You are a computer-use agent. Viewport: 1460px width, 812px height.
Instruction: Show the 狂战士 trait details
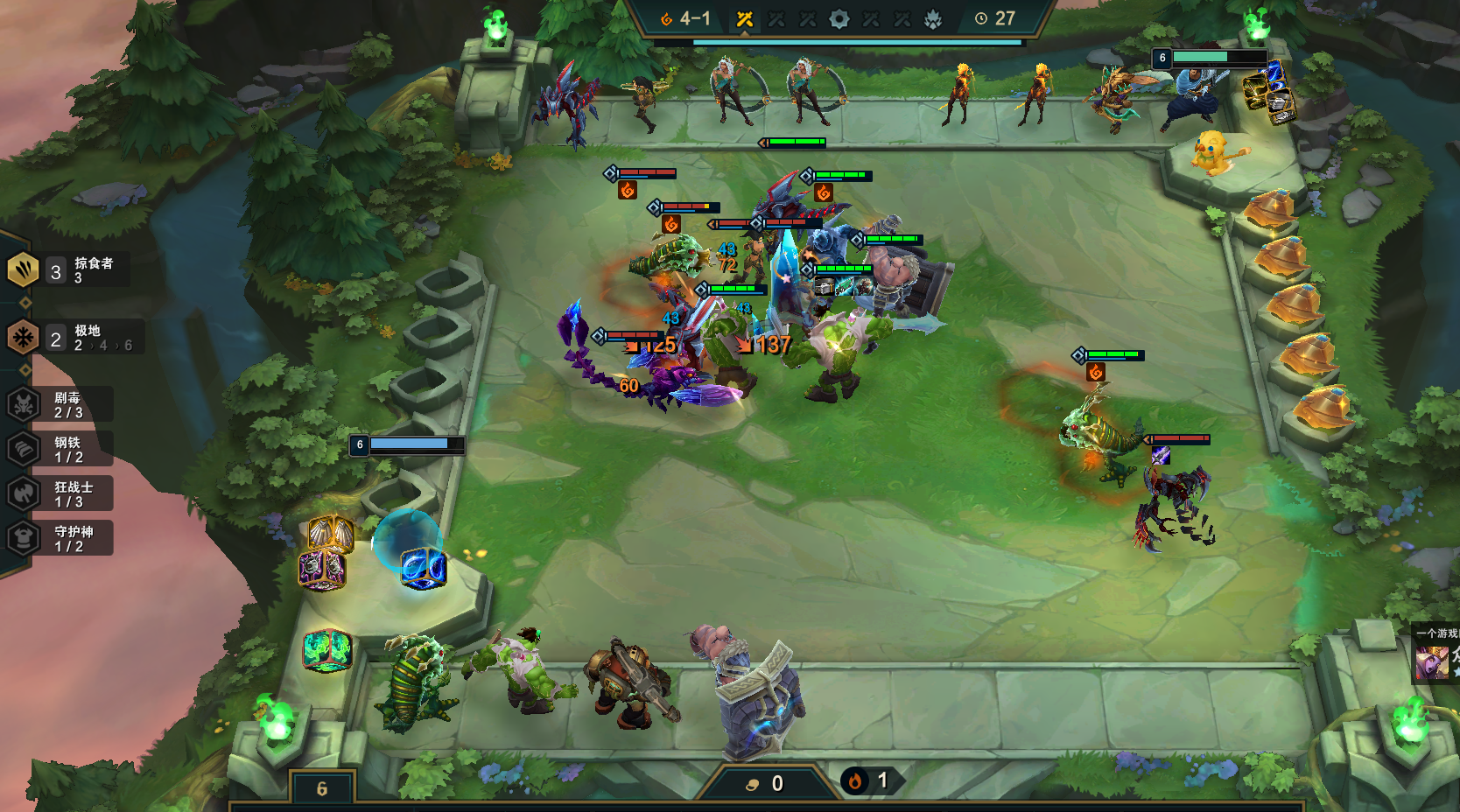pyautogui.click(x=61, y=493)
